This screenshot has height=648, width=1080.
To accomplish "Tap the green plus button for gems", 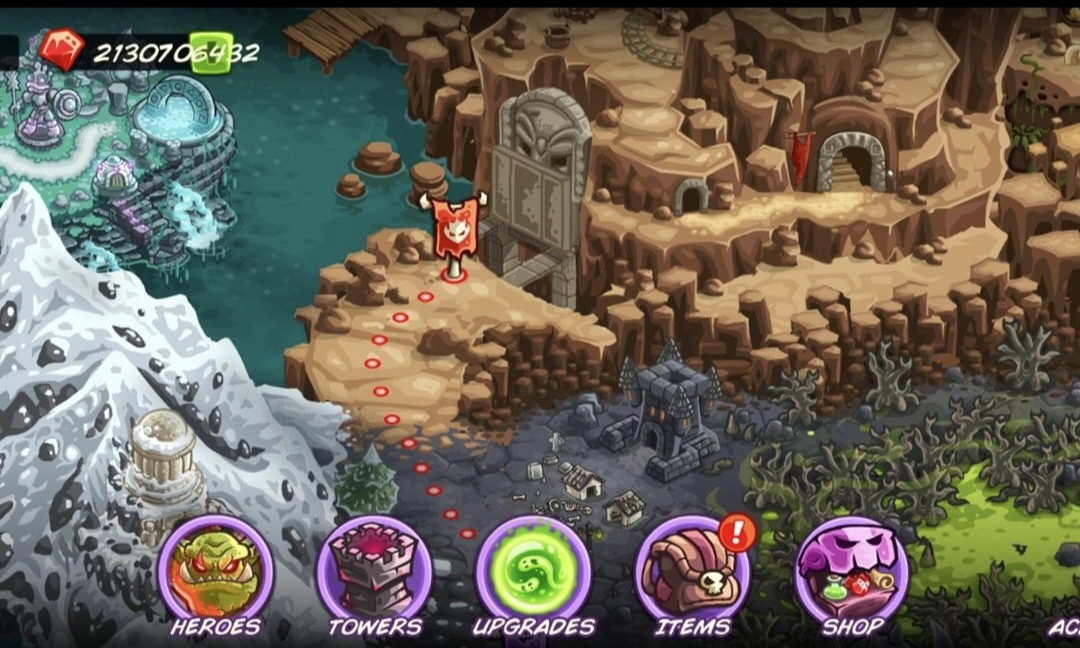I will [x=211, y=52].
